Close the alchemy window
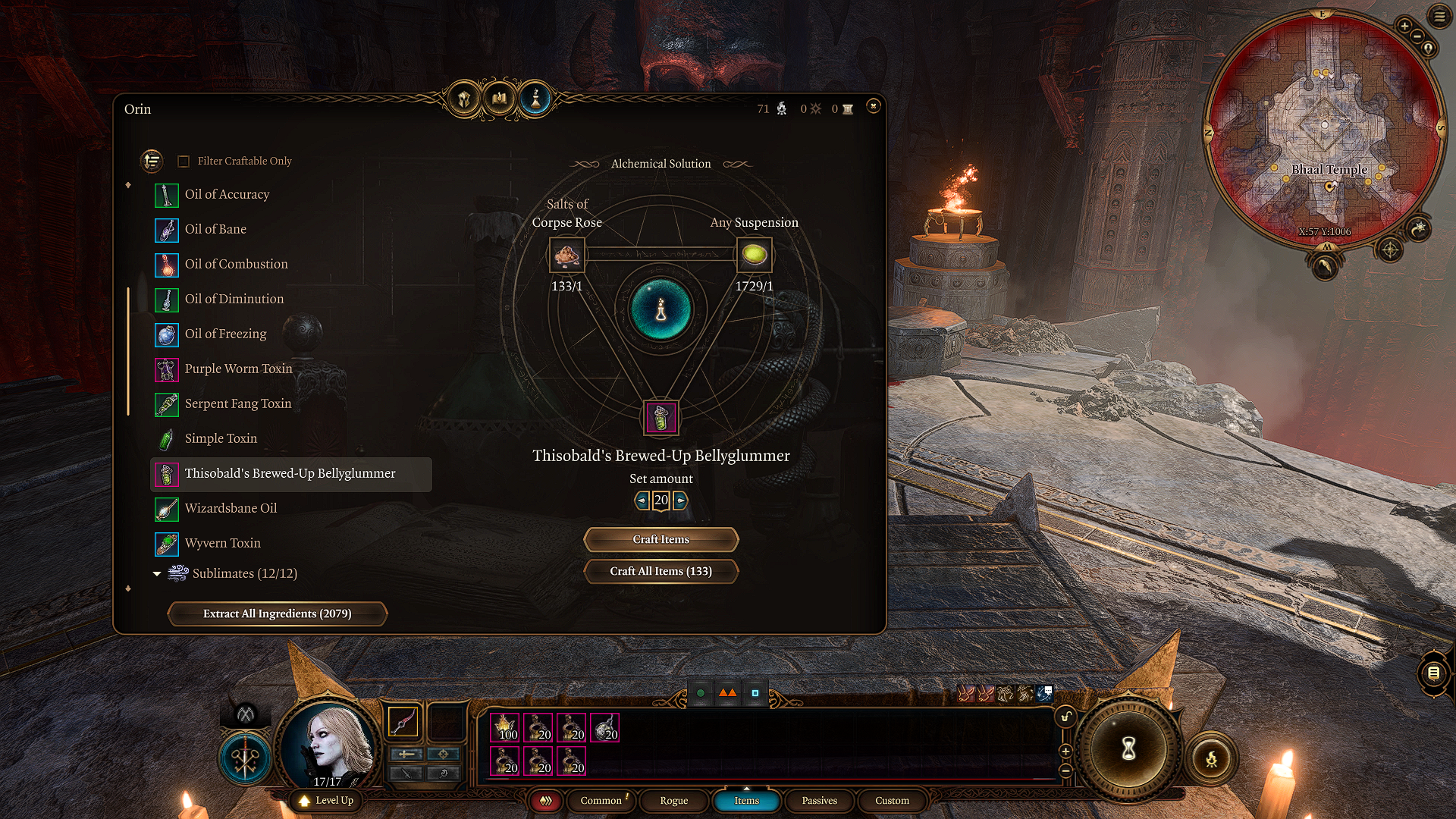The width and height of the screenshot is (1456, 819). (x=873, y=106)
